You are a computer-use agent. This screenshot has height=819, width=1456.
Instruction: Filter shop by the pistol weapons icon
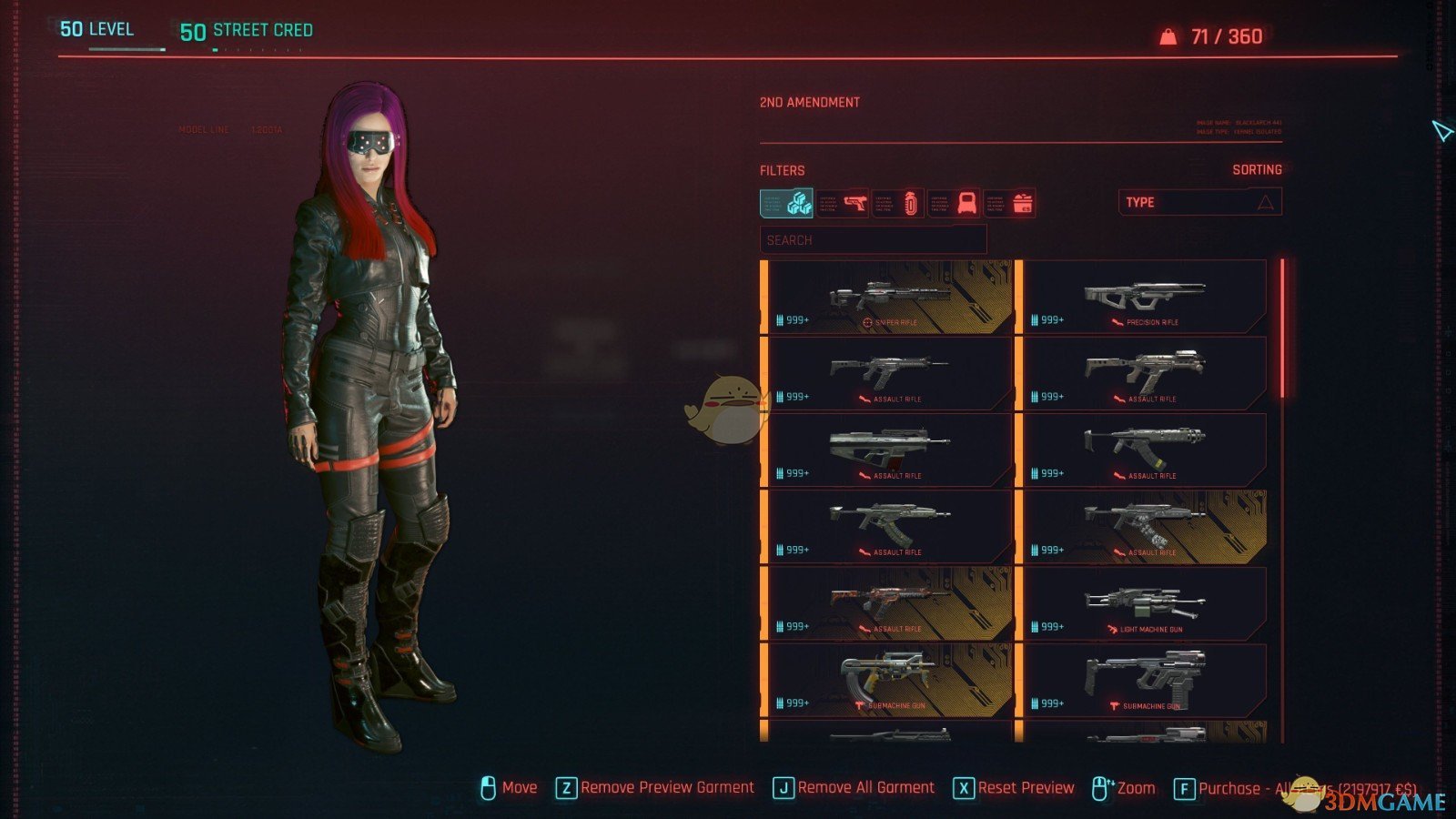844,203
